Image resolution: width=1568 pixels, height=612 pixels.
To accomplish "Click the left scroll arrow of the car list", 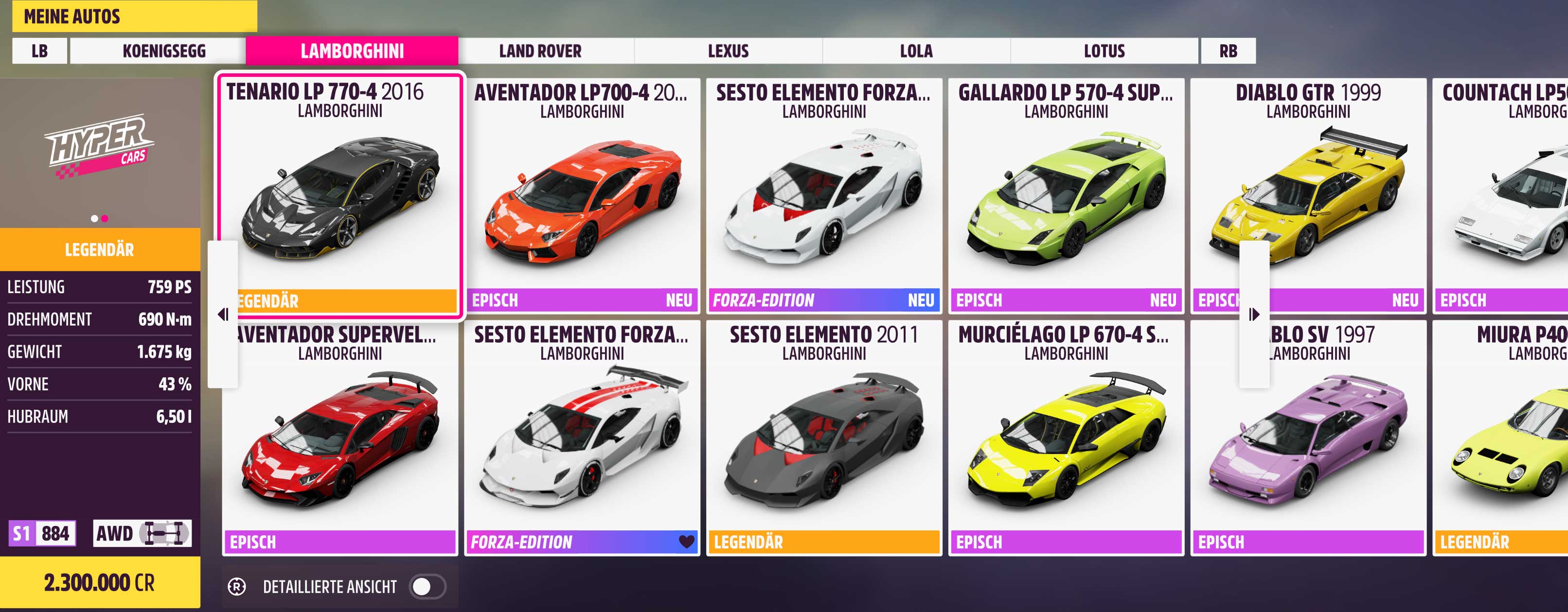I will coord(223,315).
